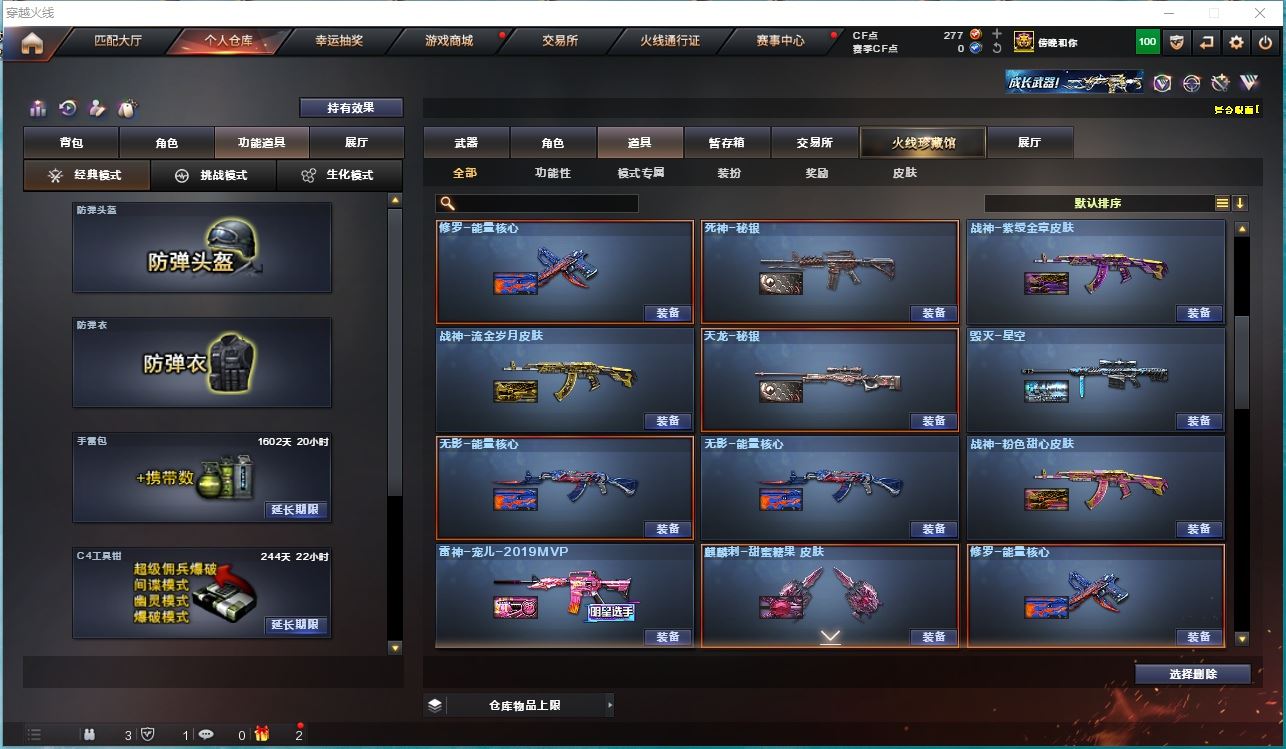The image size is (1286, 749).
Task: Click the 选择删除 select delete button
Action: click(x=1192, y=674)
